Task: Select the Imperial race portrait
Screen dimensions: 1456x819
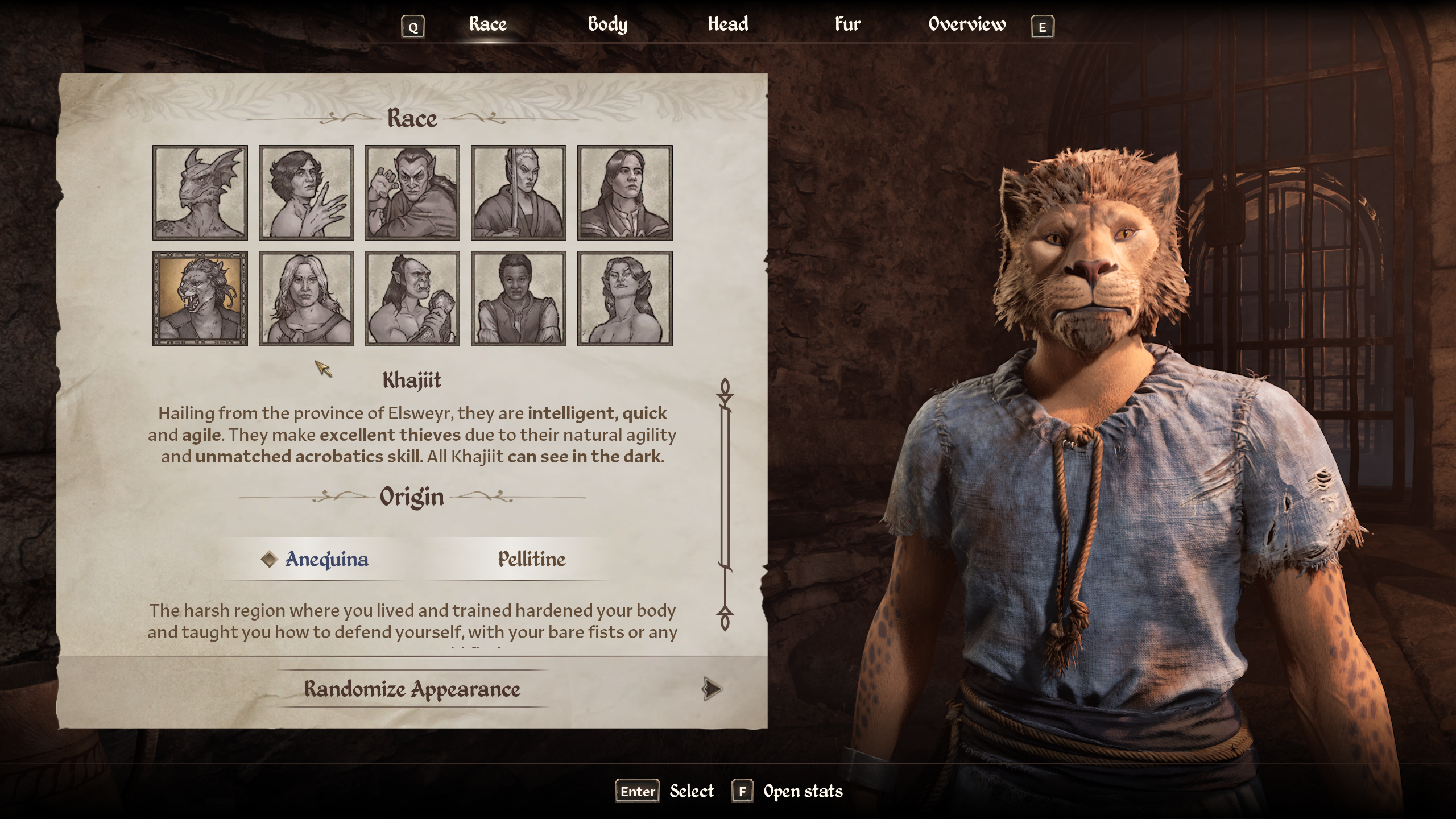Action: [624, 193]
